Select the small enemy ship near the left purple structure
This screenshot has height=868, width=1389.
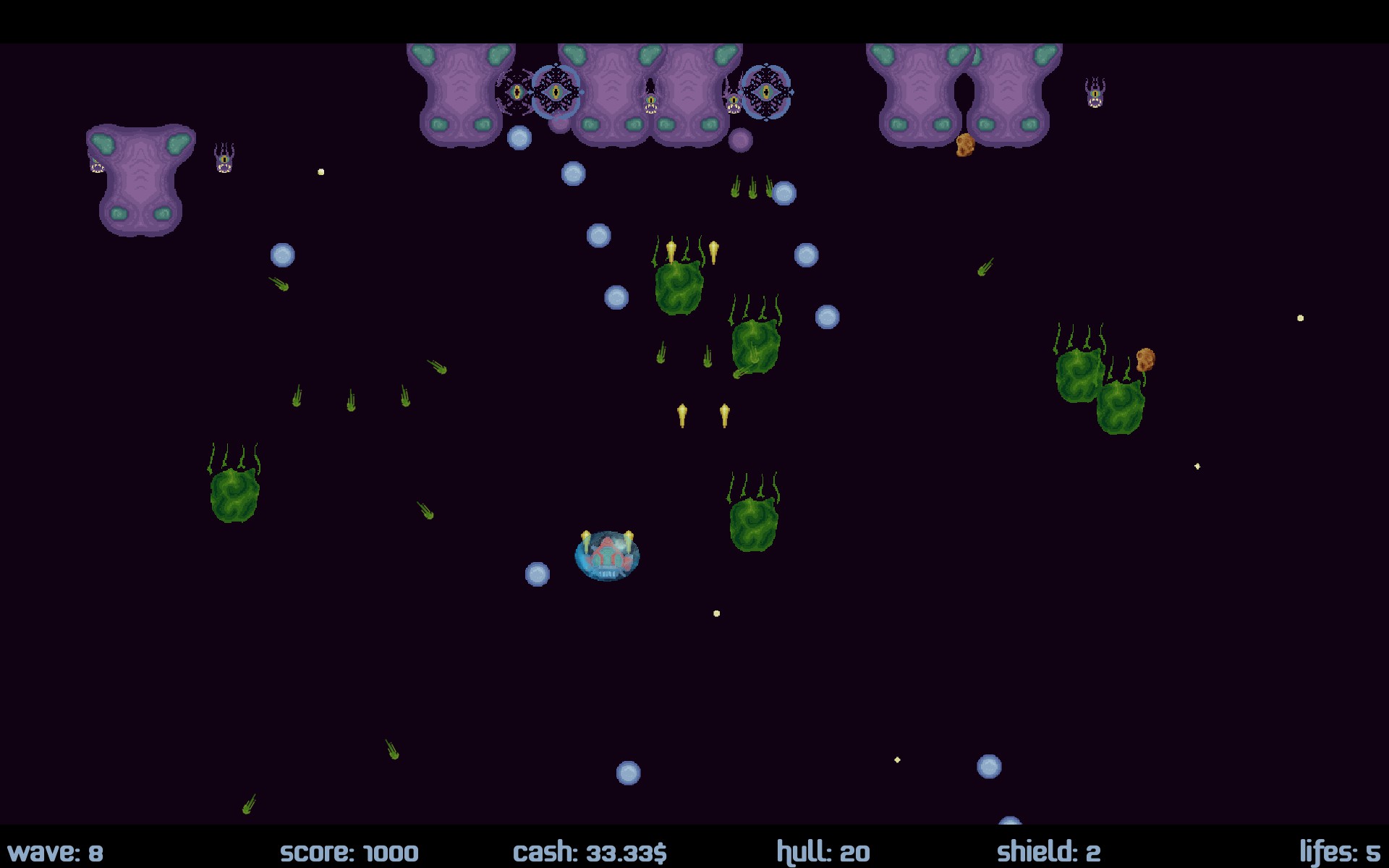224,157
